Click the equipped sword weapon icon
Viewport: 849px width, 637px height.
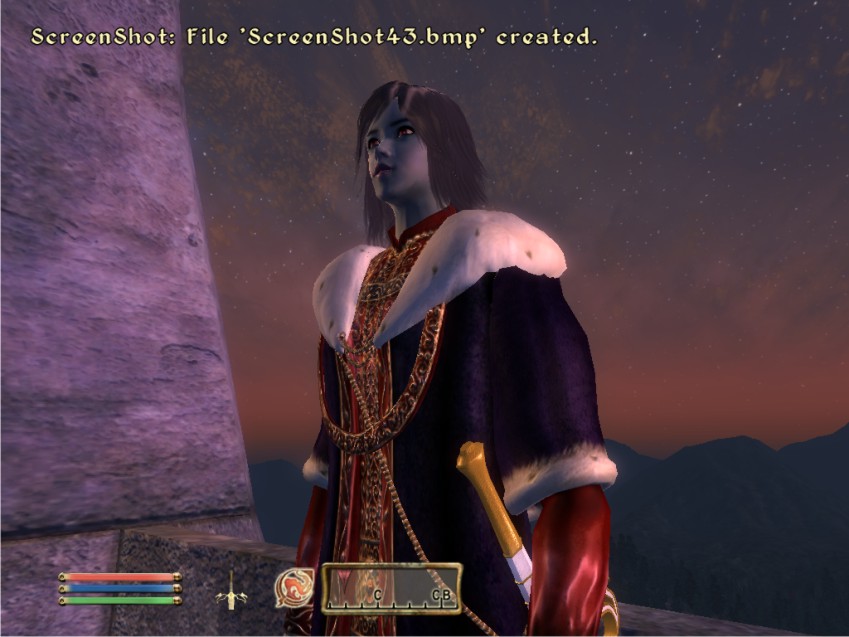tap(232, 590)
